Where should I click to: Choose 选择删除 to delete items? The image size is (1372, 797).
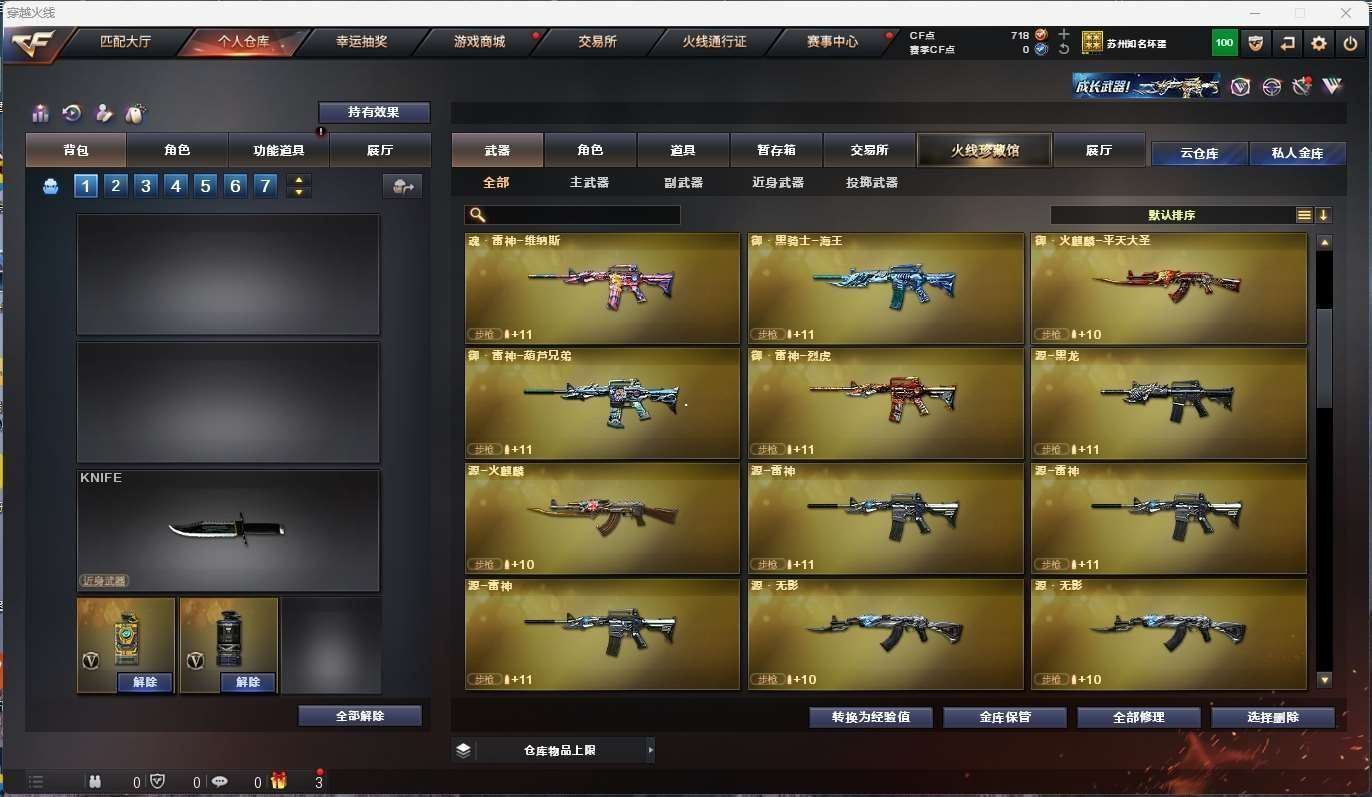pos(1273,717)
